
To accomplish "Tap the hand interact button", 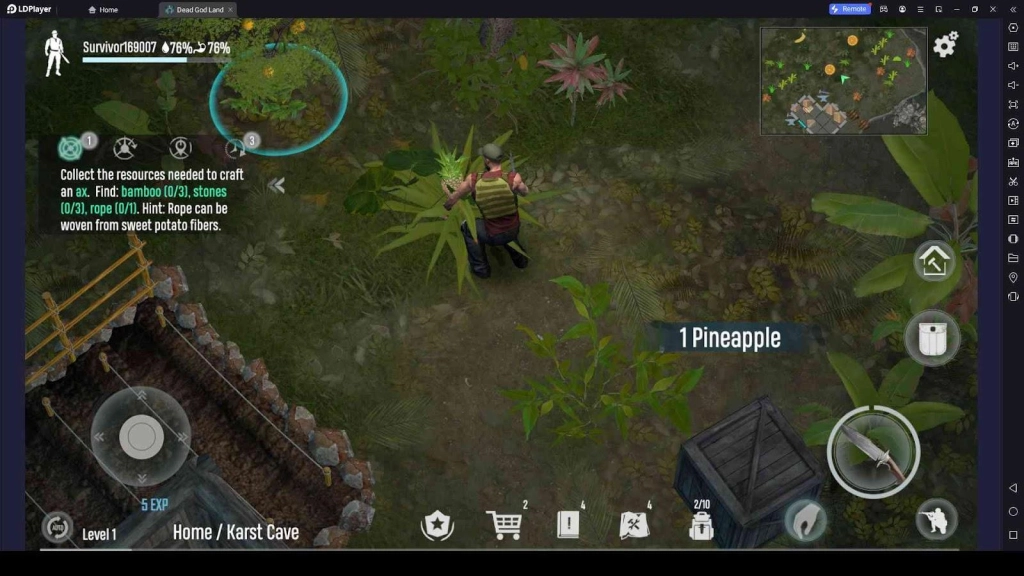I will pyautogui.click(x=805, y=520).
